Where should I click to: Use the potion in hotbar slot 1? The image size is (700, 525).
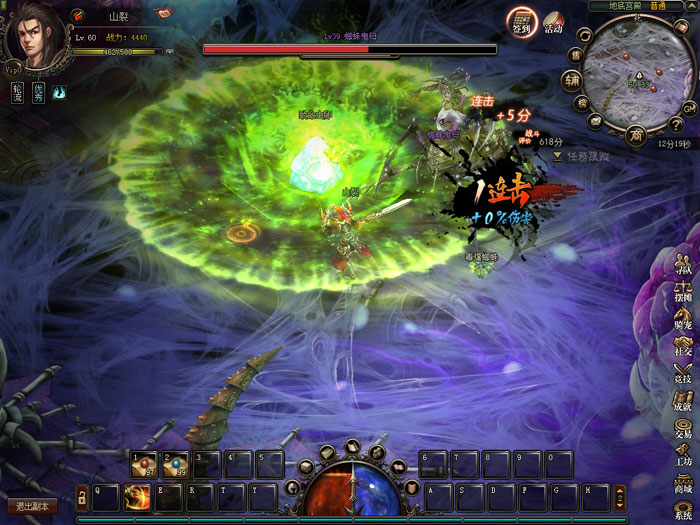point(144,464)
